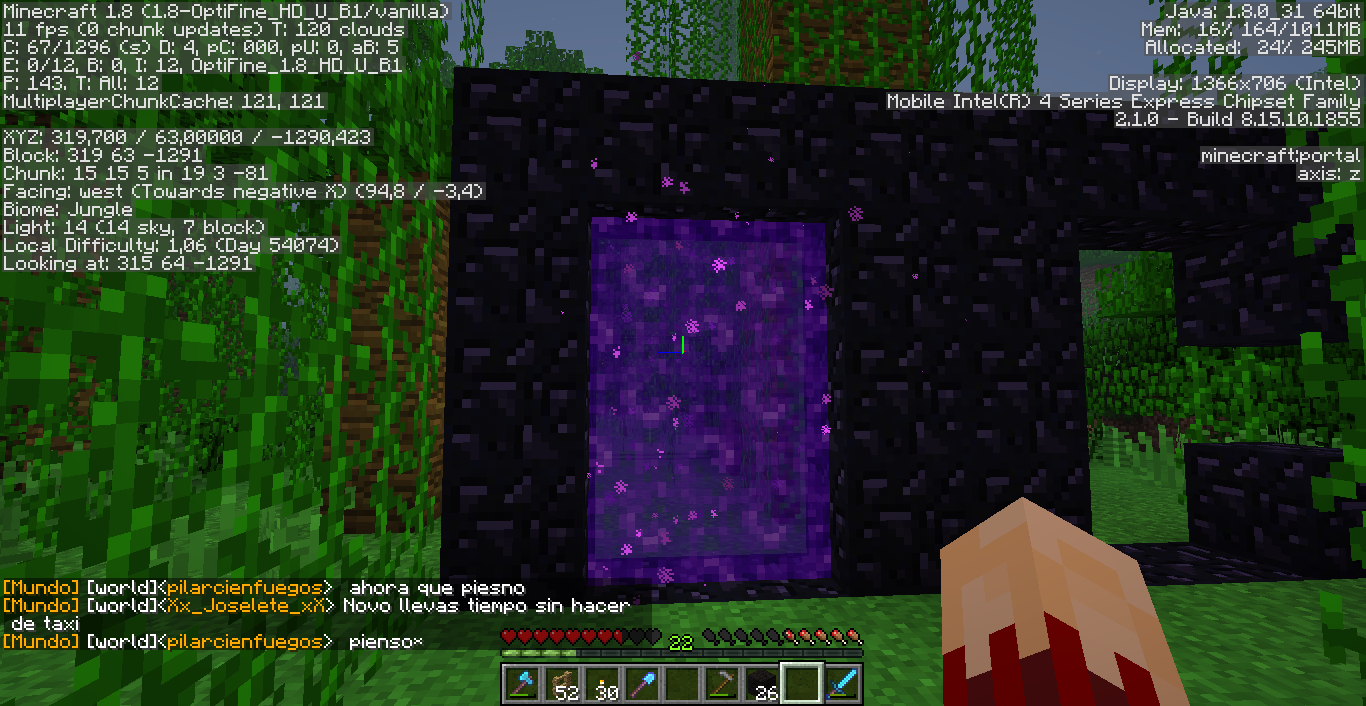The width and height of the screenshot is (1366, 706).
Task: Pick the gray iron-headed tool slot
Action: point(721,684)
